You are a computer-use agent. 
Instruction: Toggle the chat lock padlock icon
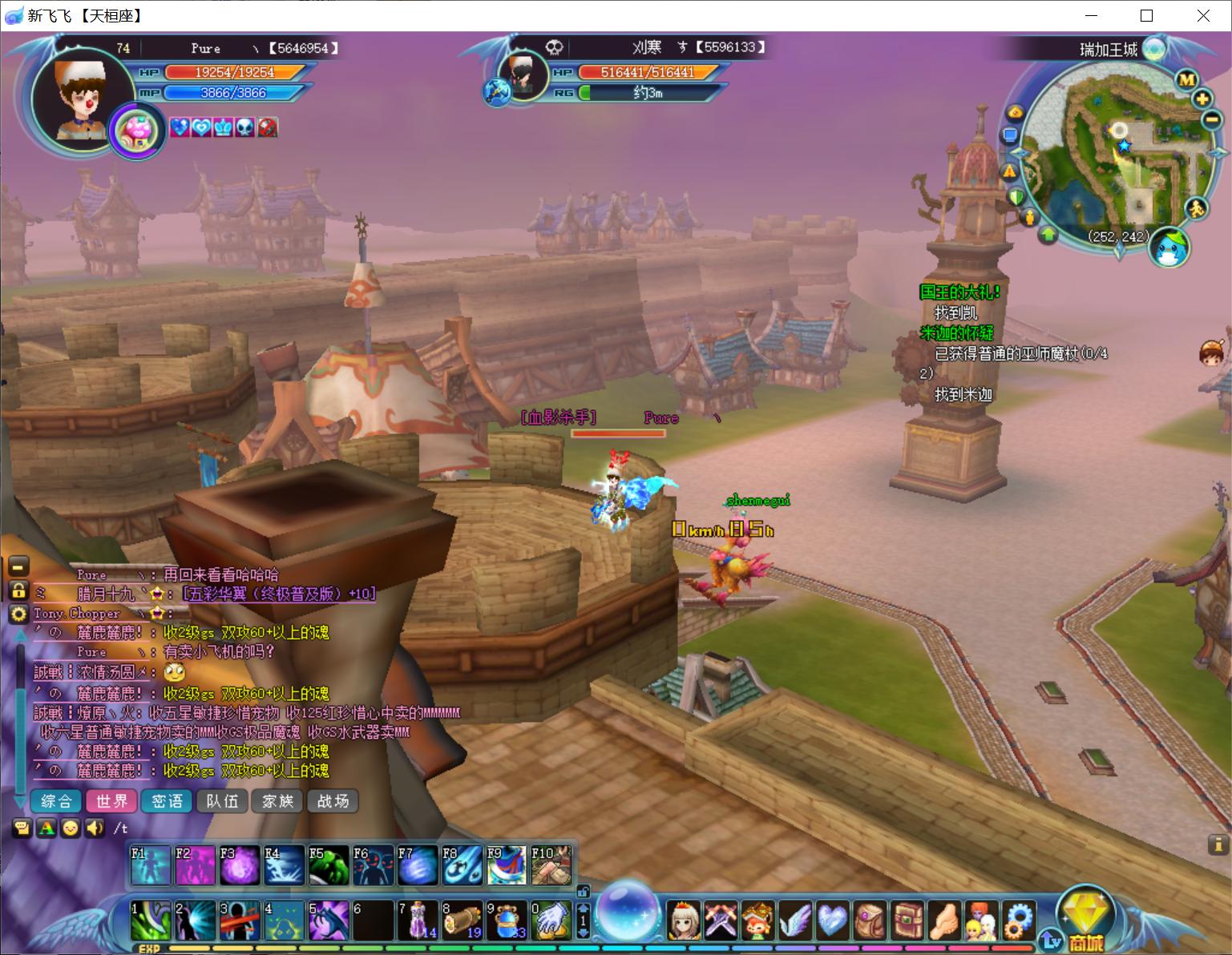[x=18, y=591]
